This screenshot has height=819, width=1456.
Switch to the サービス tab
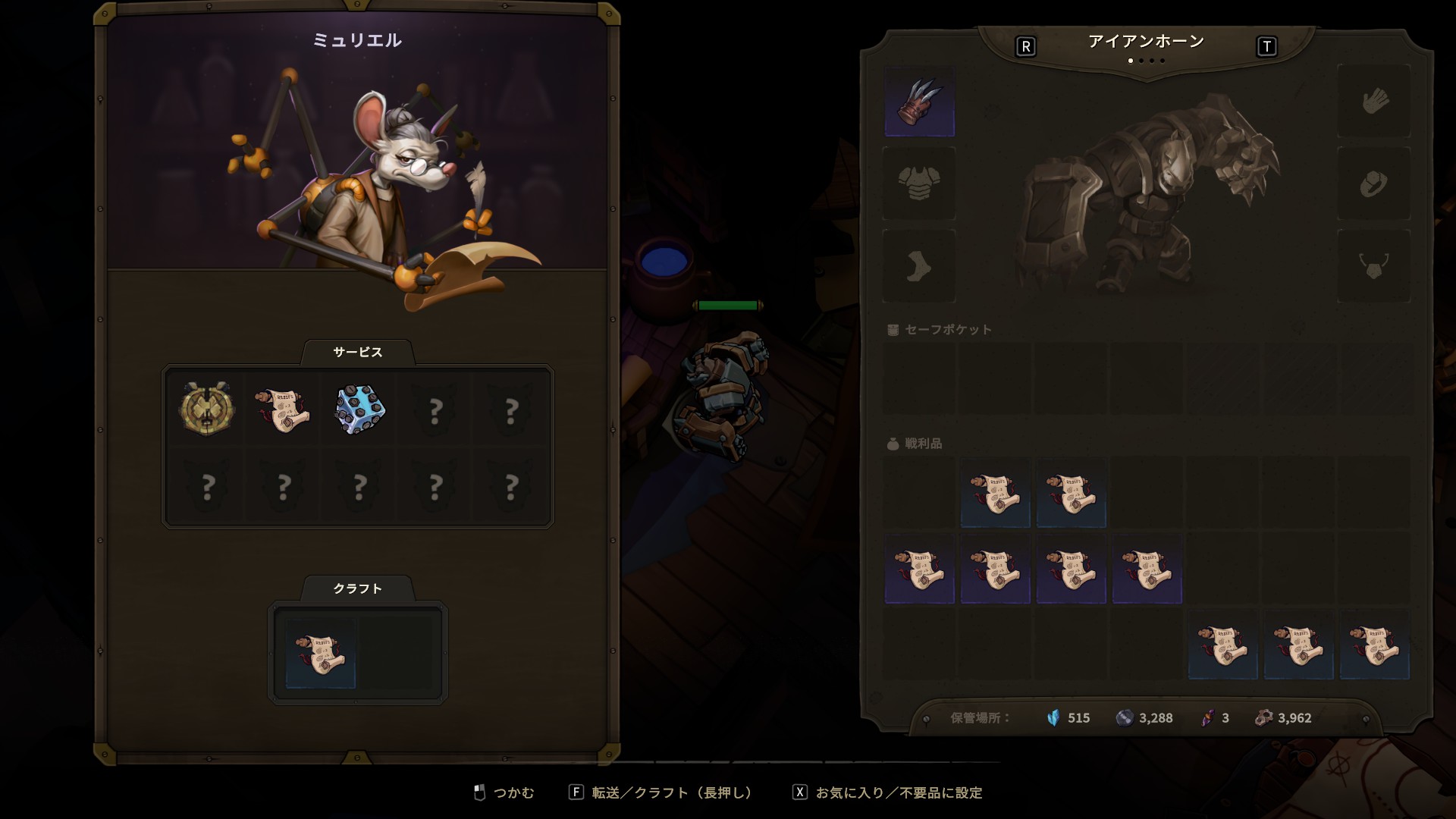coord(358,353)
